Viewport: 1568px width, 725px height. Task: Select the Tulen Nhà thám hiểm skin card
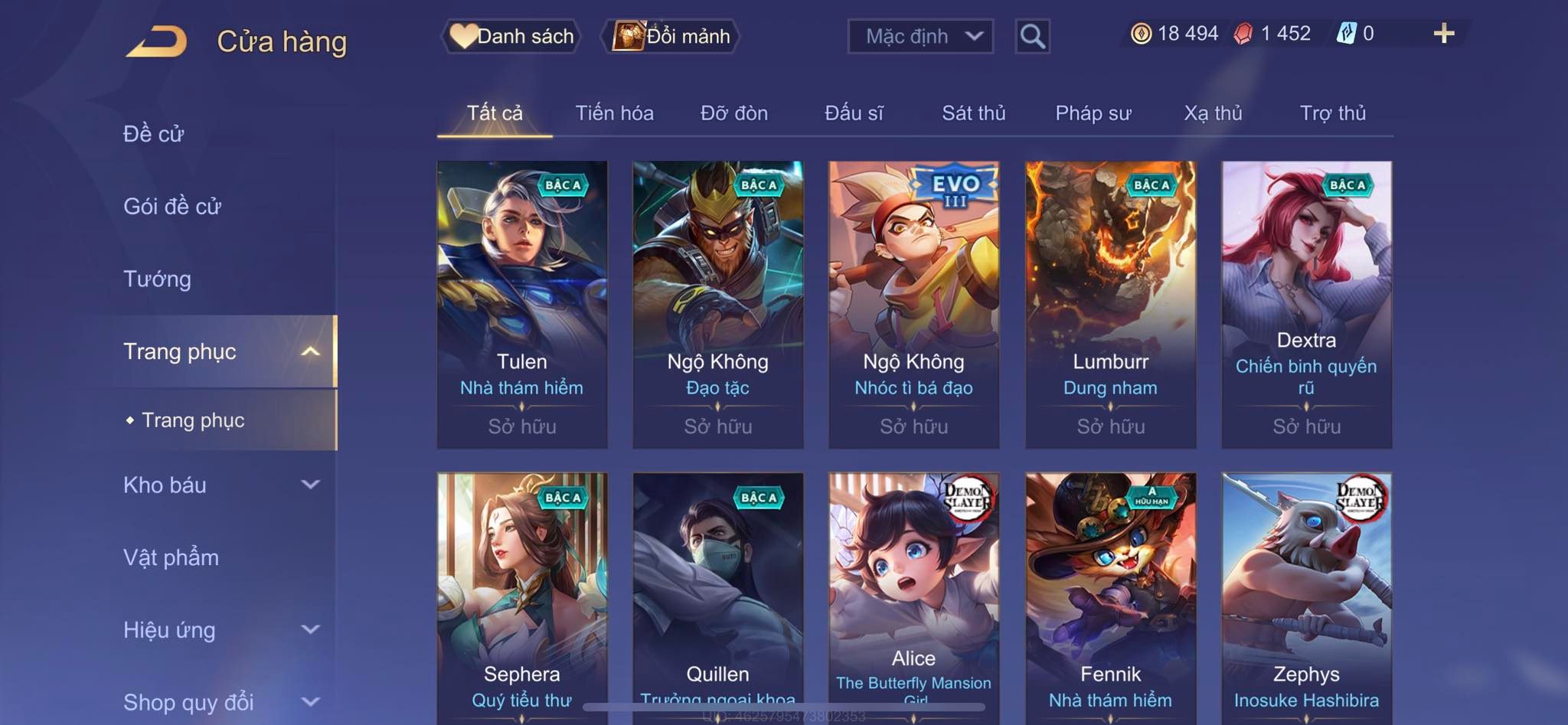point(522,304)
